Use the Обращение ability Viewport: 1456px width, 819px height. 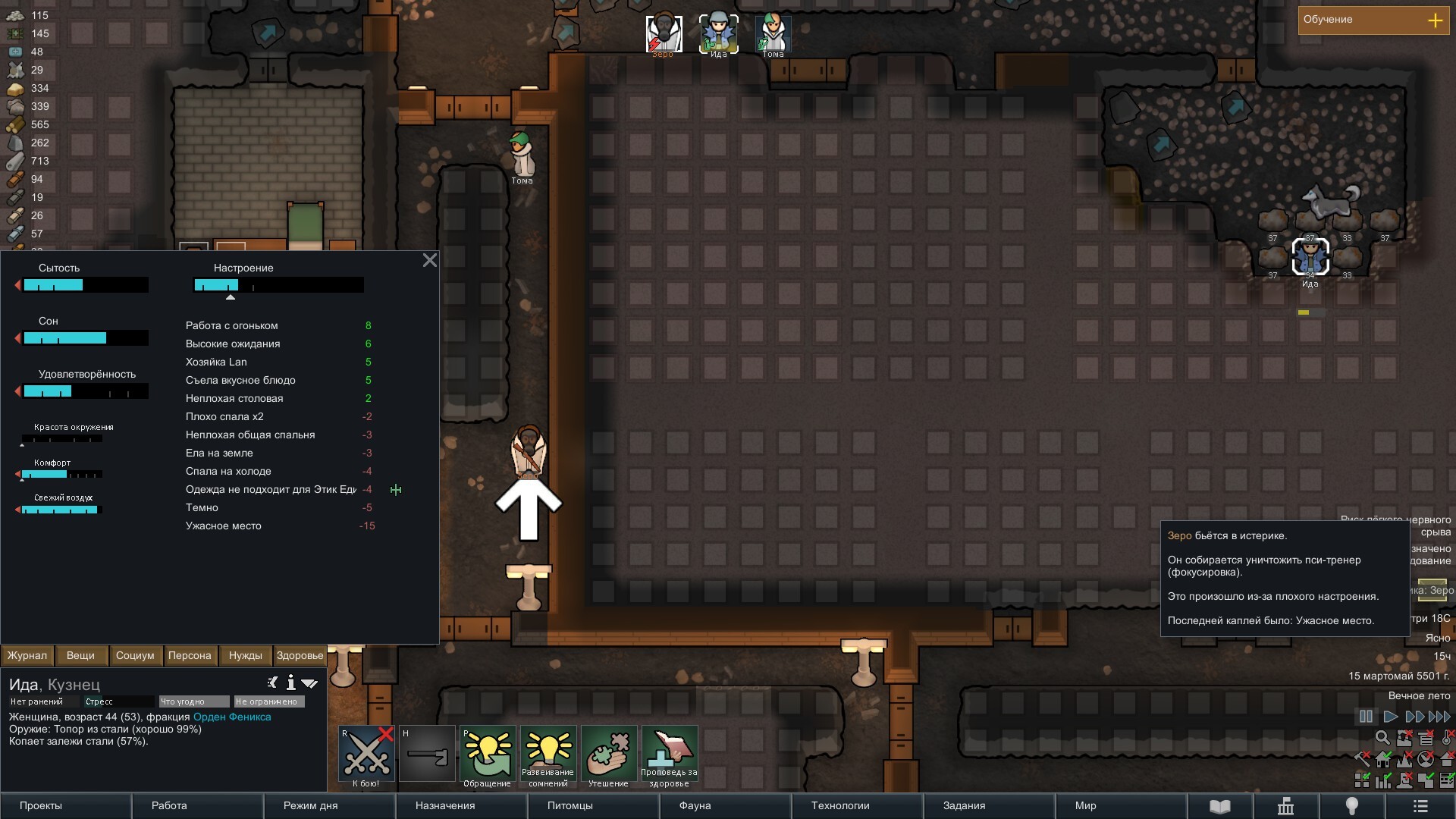point(488,755)
